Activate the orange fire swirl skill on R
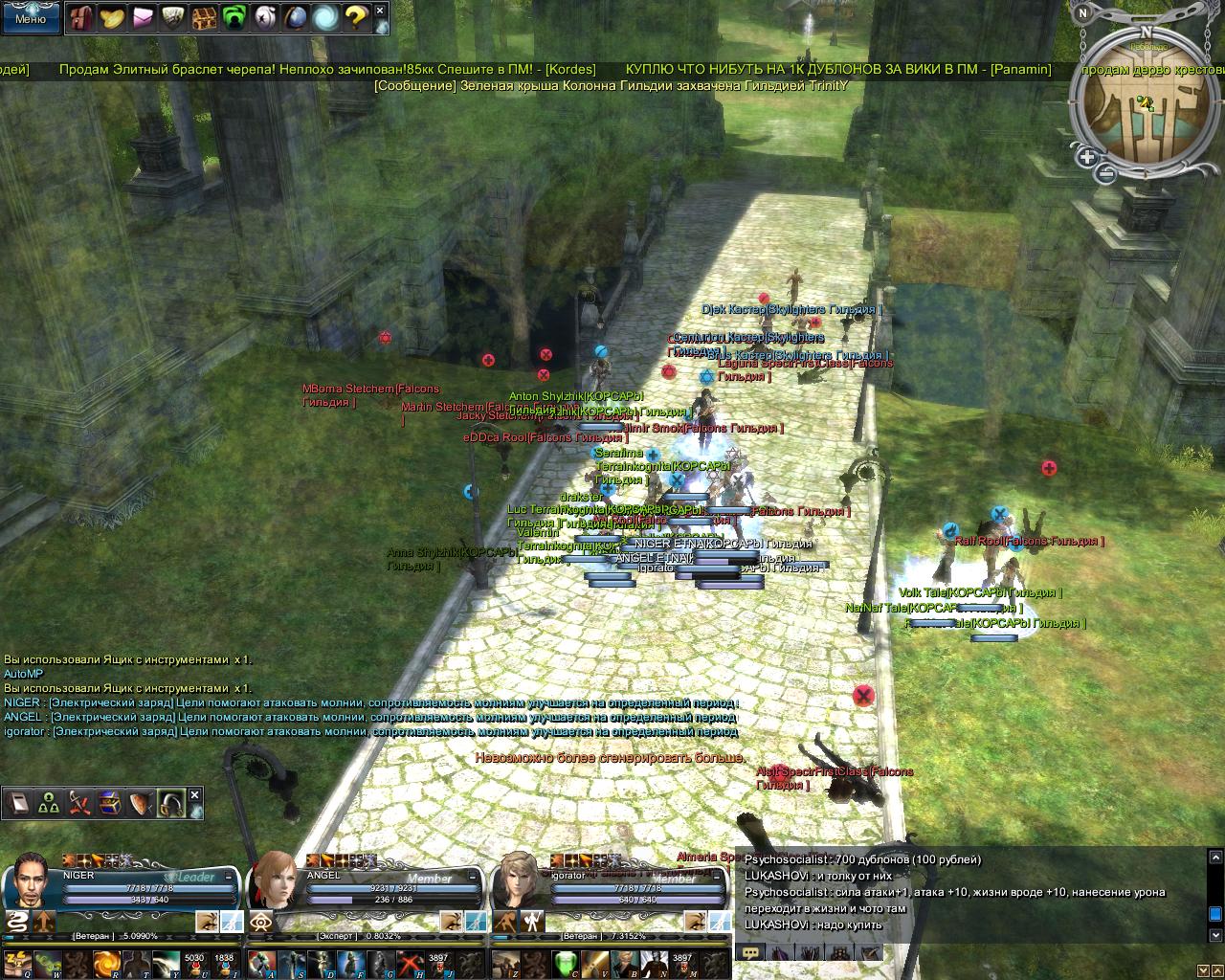1225x980 pixels. point(107,962)
